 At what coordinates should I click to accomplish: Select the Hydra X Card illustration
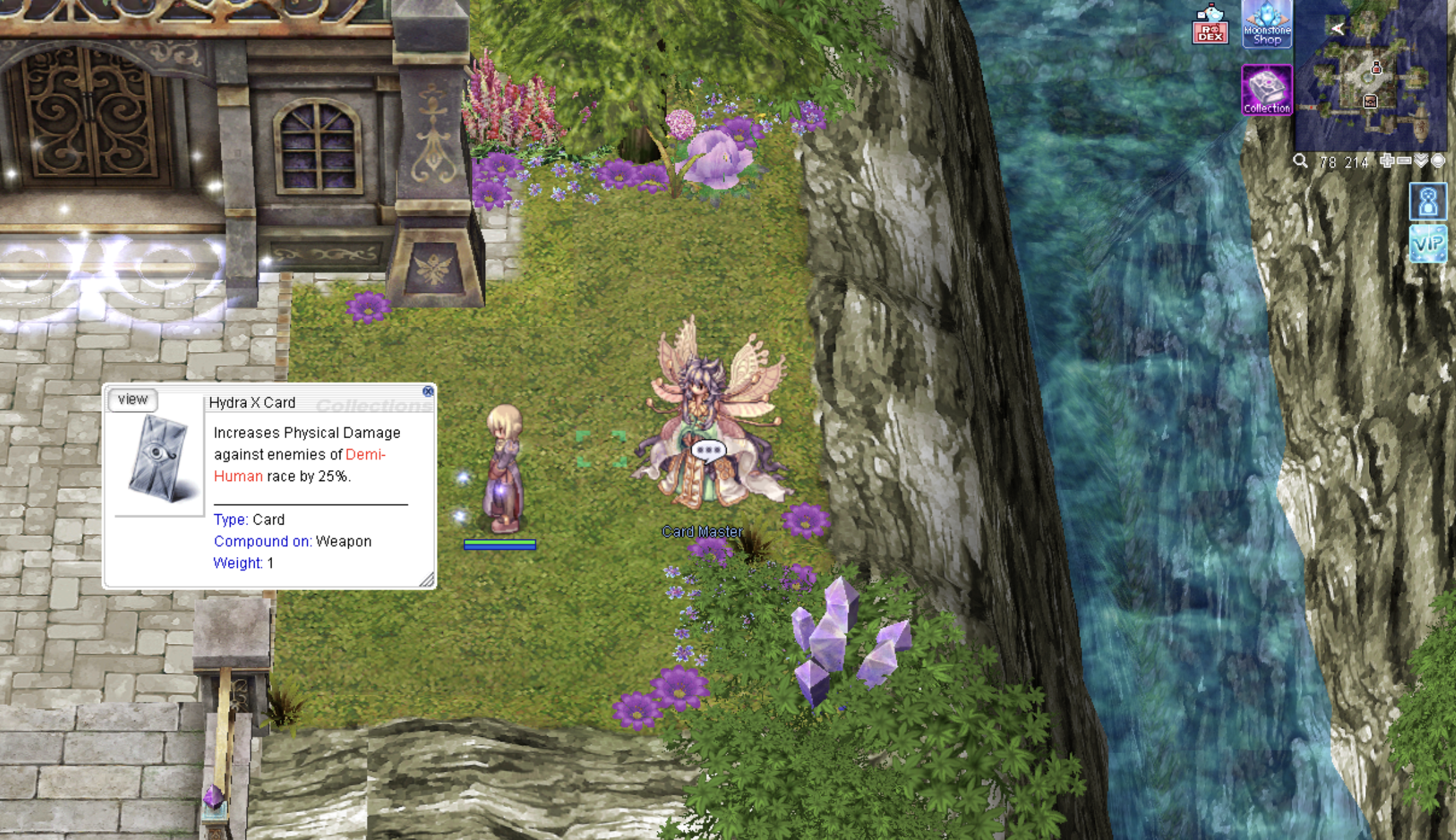tap(158, 458)
